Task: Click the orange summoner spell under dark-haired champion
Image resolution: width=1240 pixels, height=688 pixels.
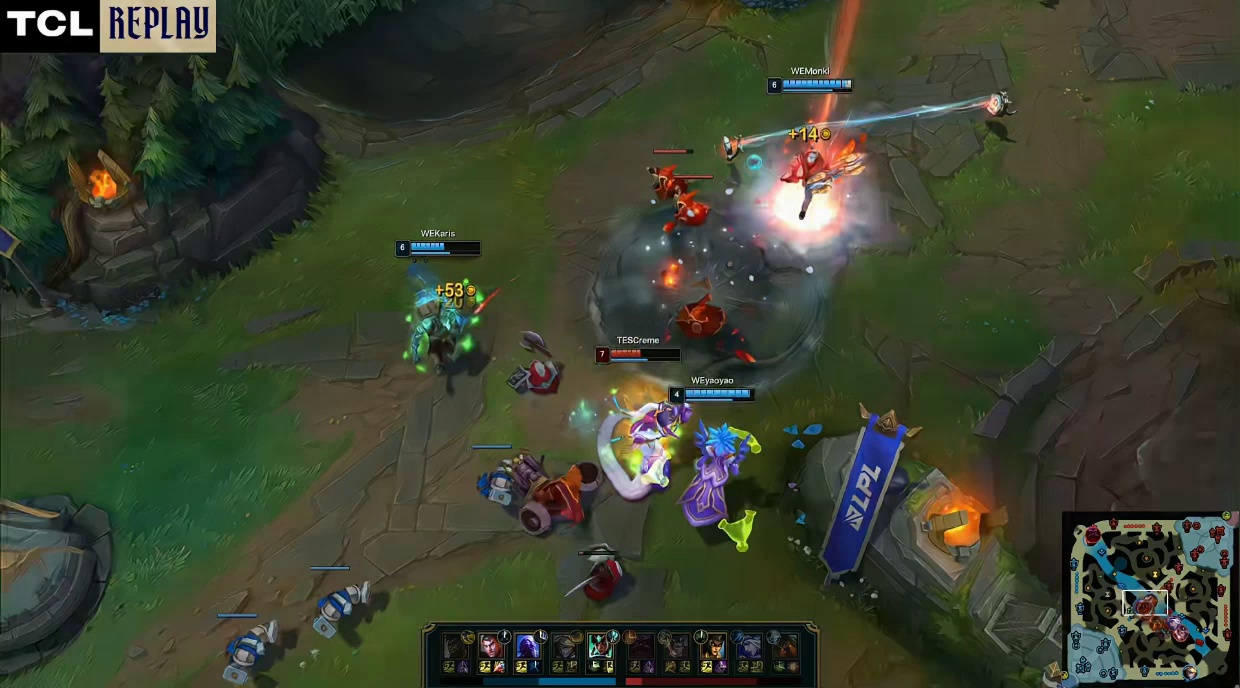Action: 499,667
